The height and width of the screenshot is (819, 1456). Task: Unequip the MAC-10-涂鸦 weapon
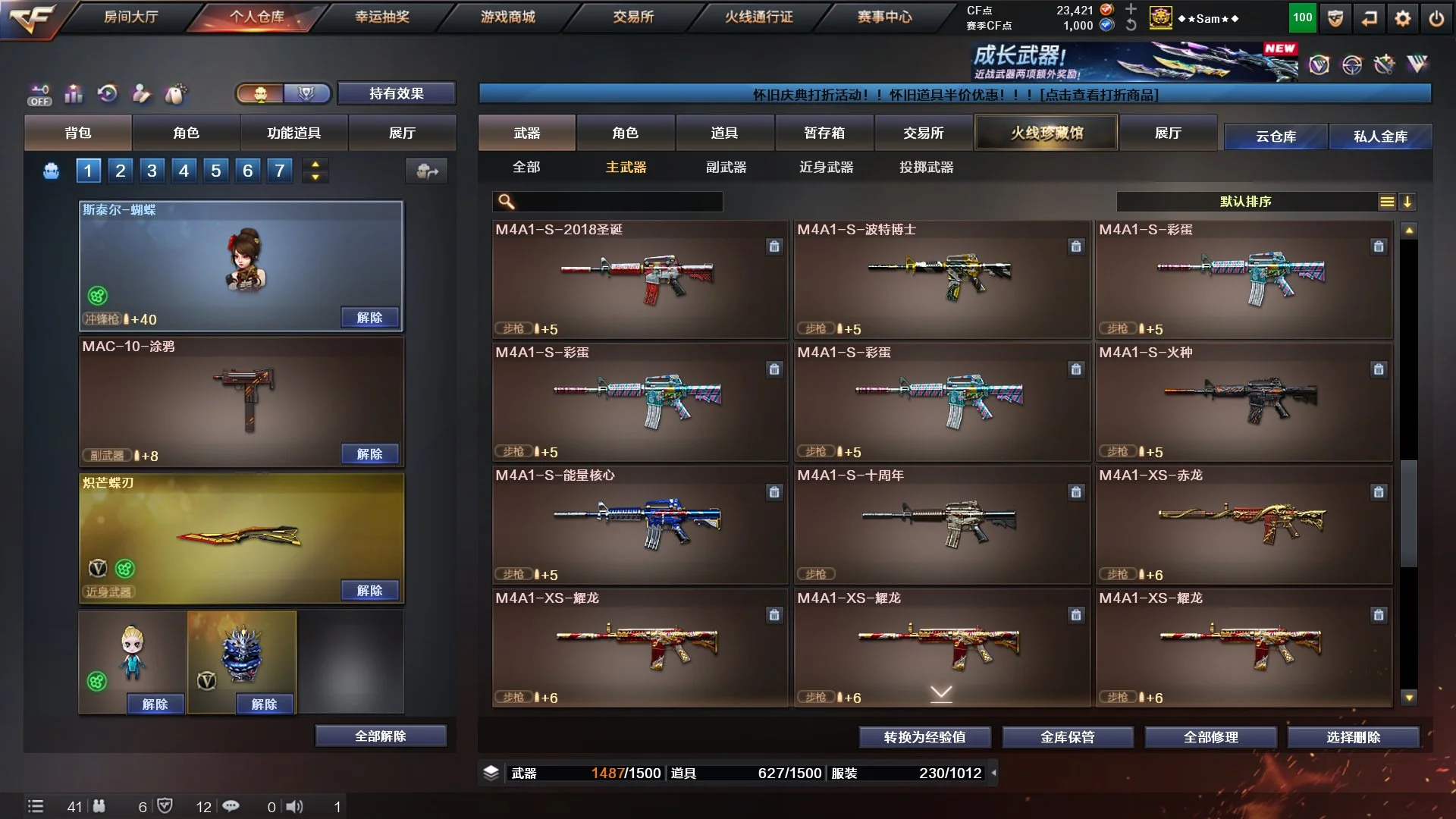pos(369,453)
